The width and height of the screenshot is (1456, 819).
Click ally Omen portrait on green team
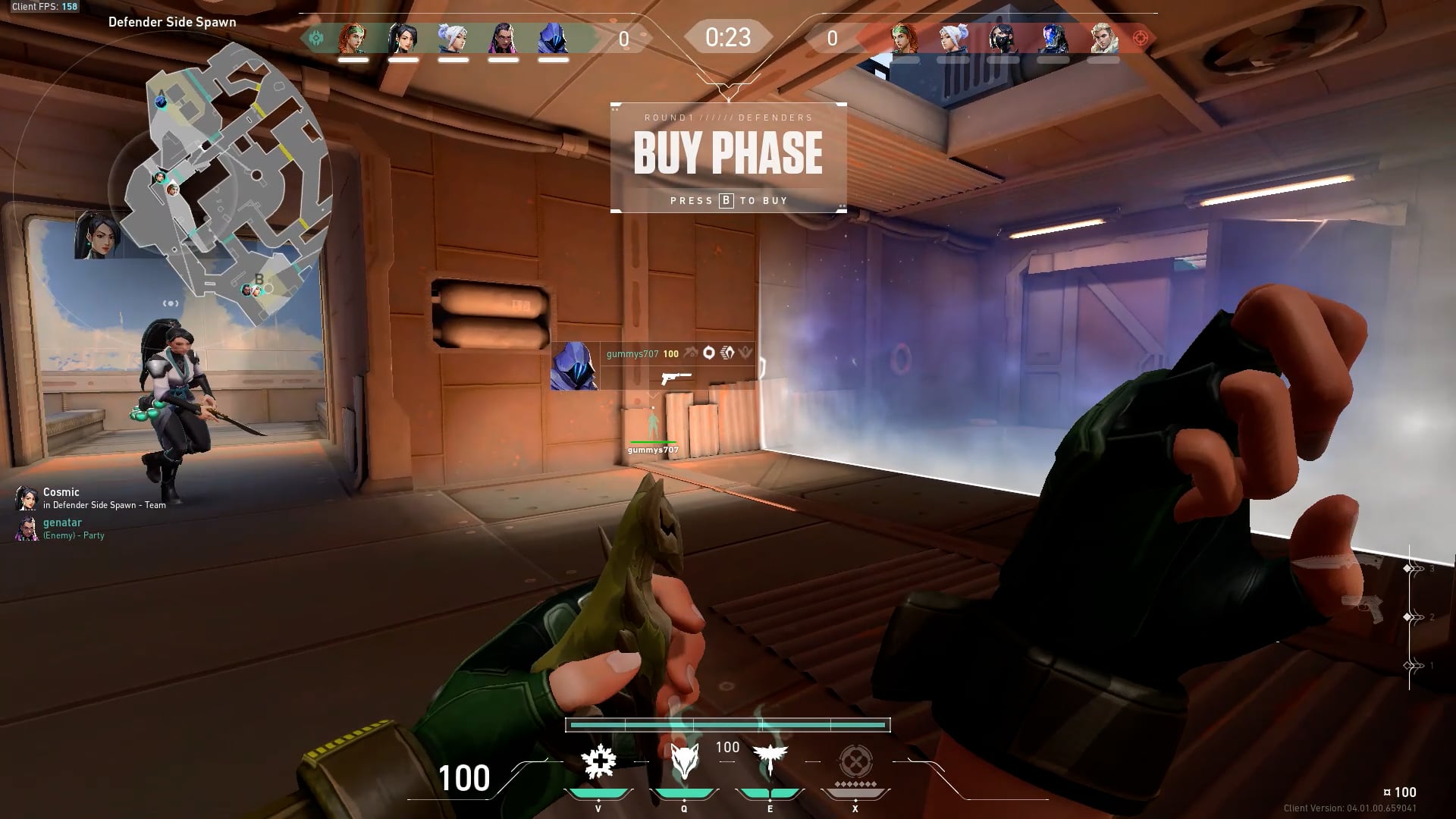click(x=553, y=38)
